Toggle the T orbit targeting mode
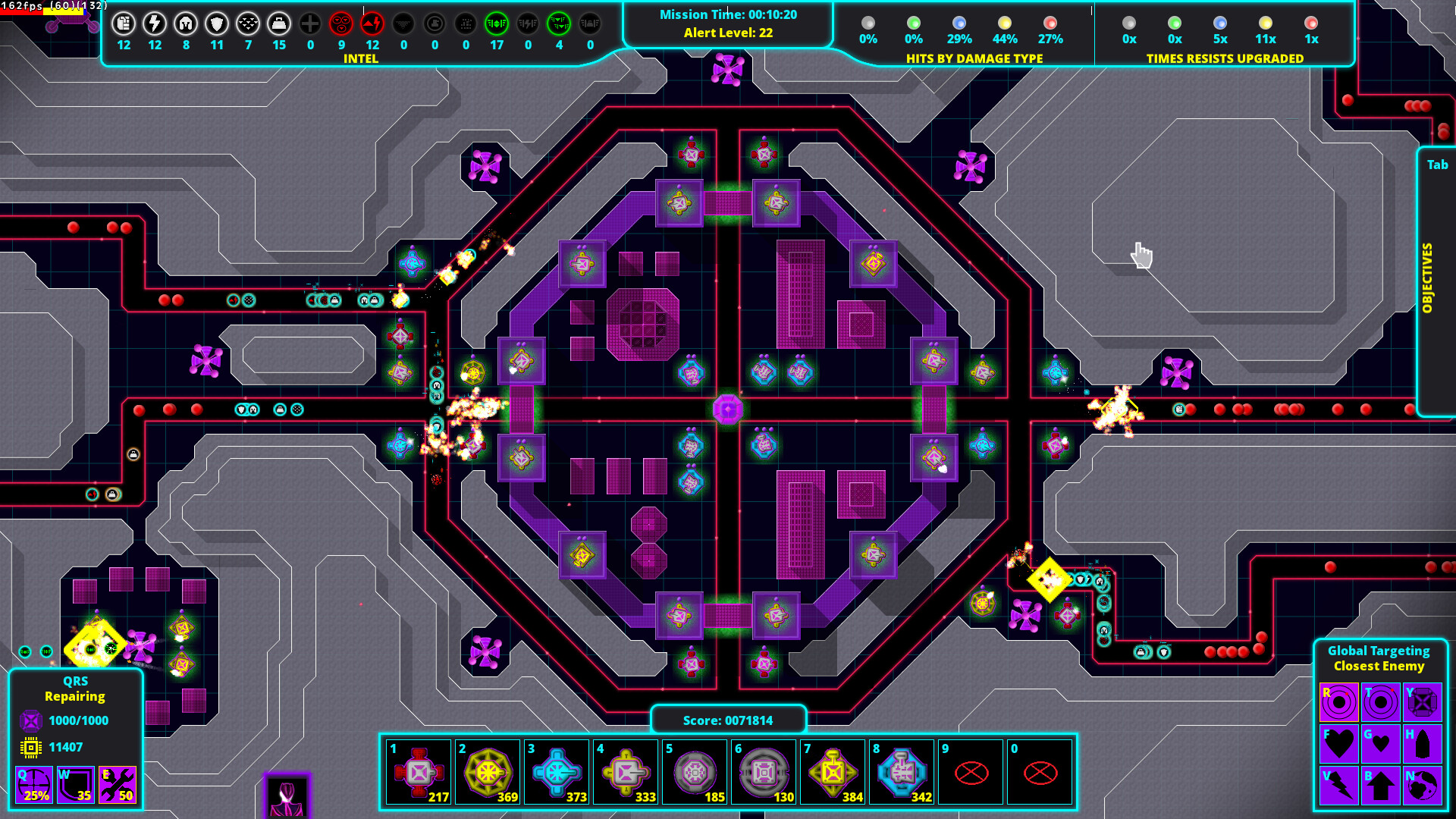This screenshot has height=819, width=1456. point(1381,701)
